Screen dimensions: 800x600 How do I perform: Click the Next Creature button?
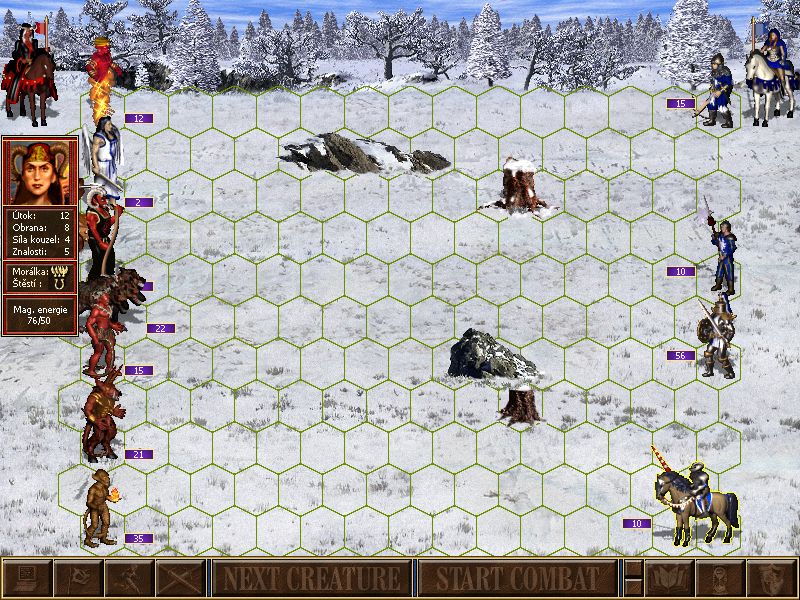click(311, 578)
